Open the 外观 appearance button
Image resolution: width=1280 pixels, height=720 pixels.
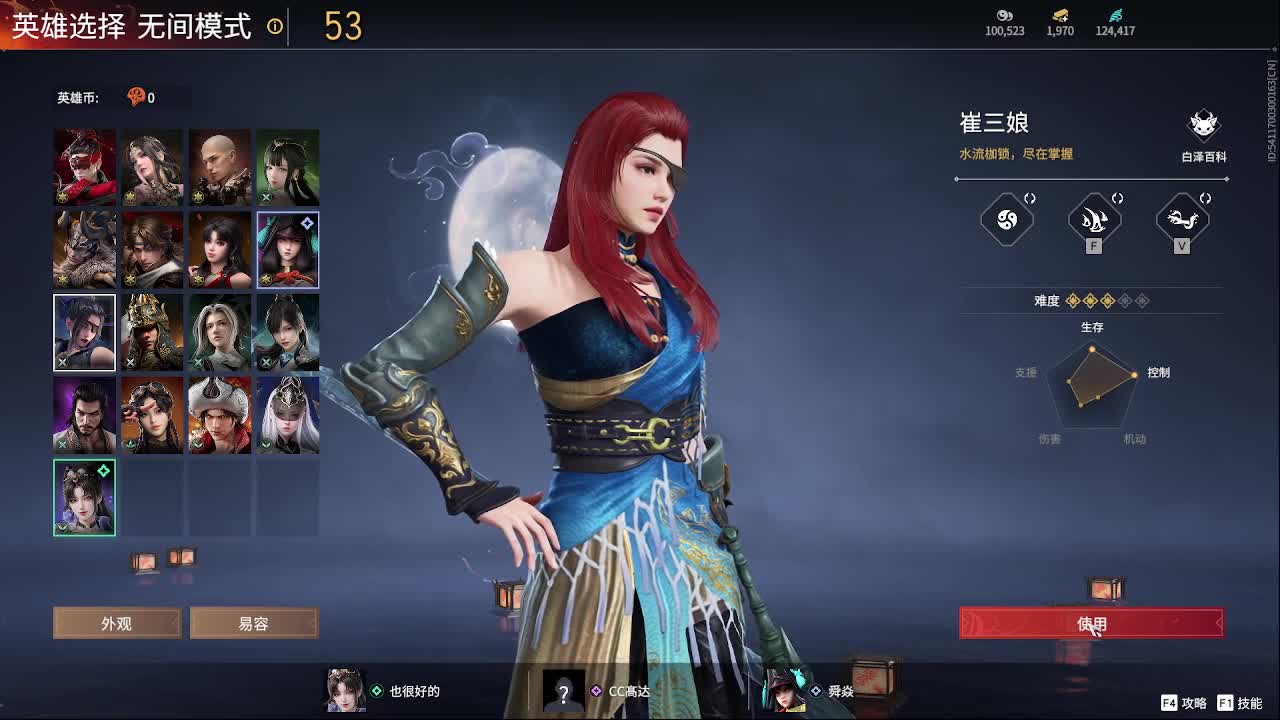116,622
